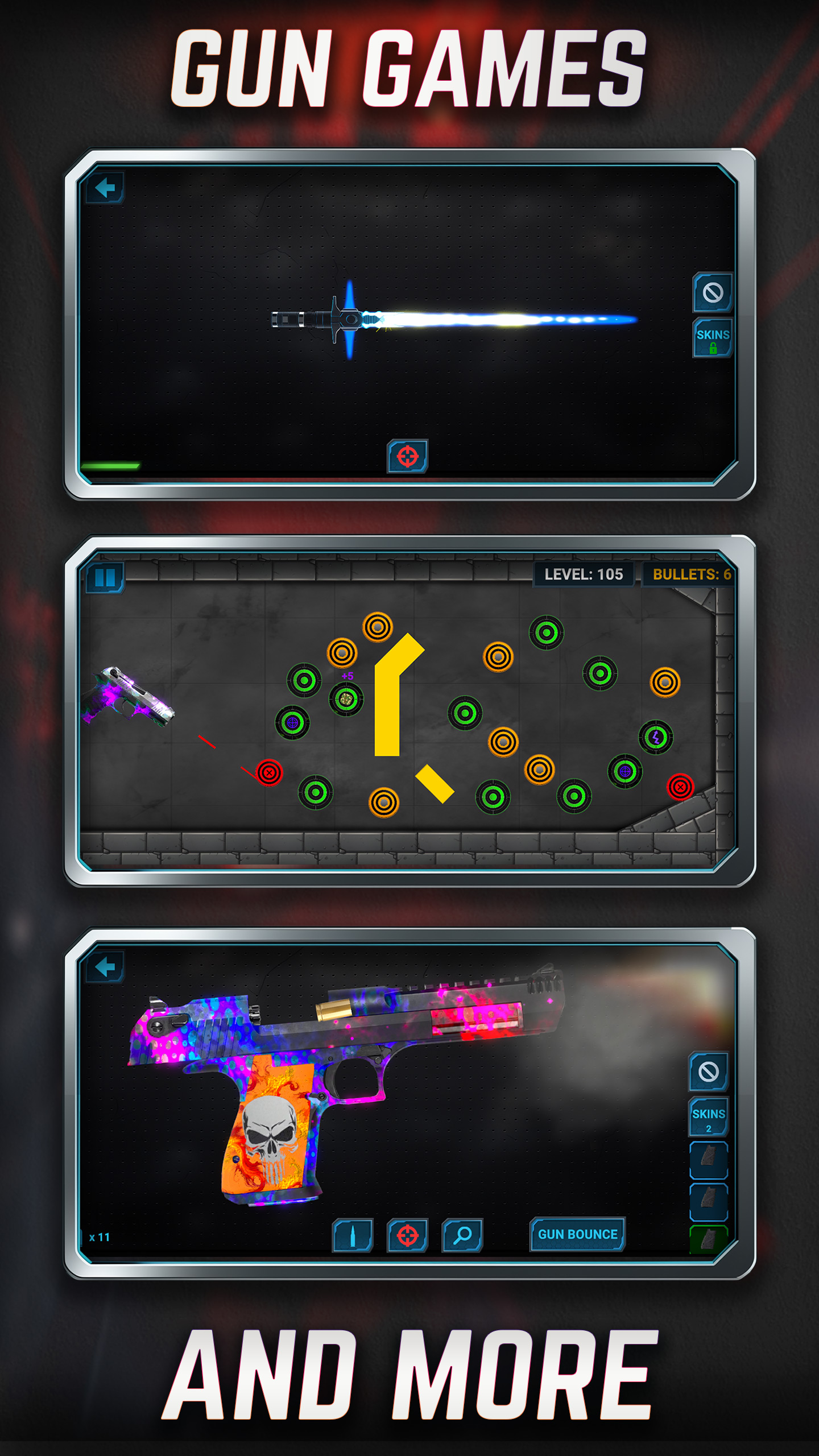Viewport: 819px width, 1456px height.
Task: Pause the target shooting game
Action: pyautogui.click(x=105, y=578)
